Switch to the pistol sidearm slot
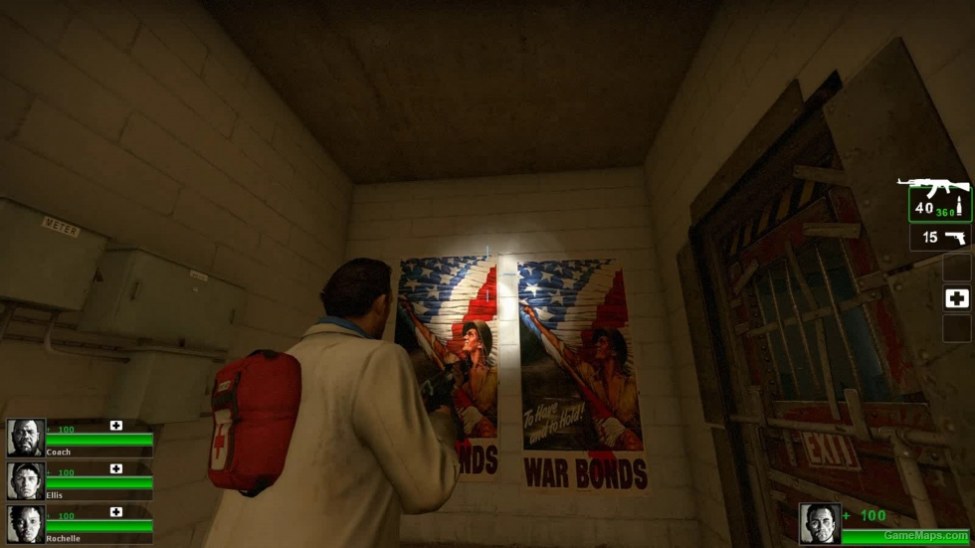975x548 pixels. 940,238
